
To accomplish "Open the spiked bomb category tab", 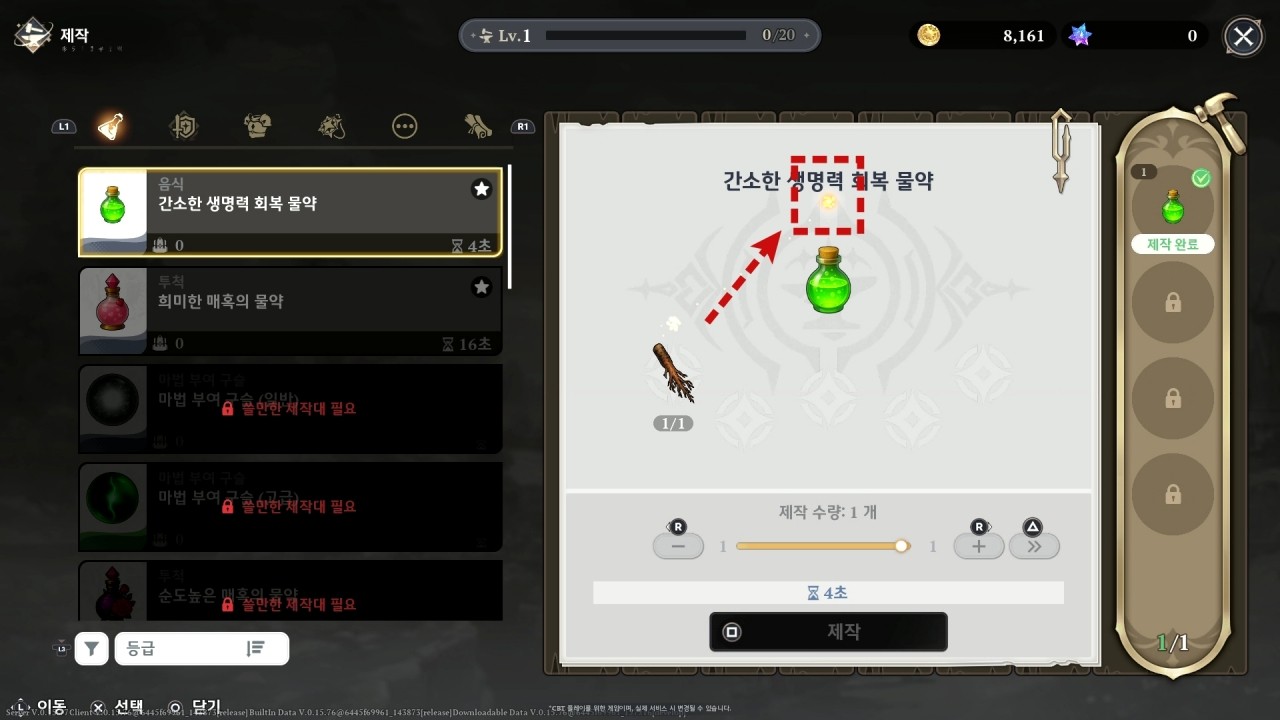I will click(x=331, y=126).
